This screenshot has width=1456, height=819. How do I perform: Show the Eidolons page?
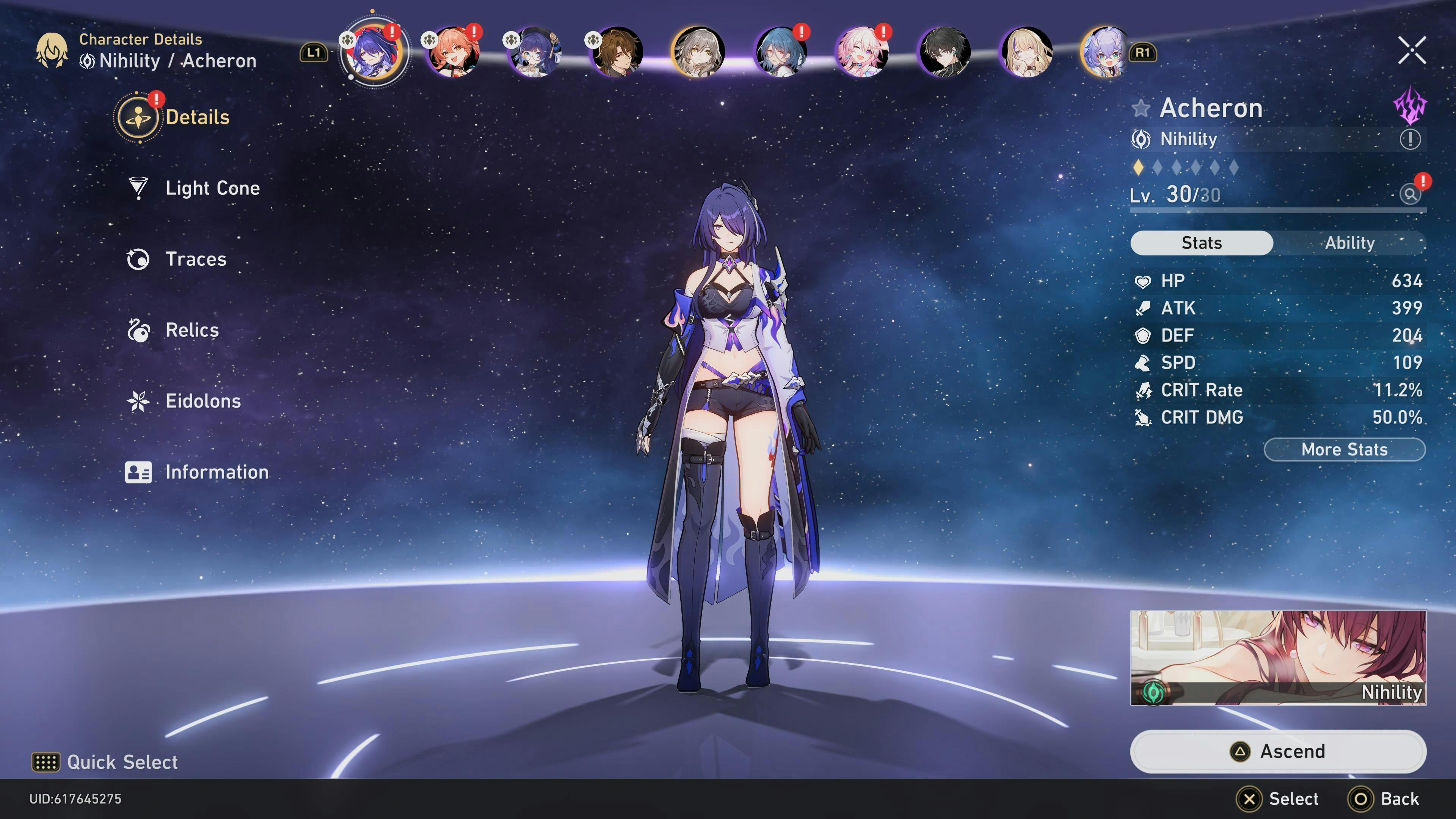202,401
